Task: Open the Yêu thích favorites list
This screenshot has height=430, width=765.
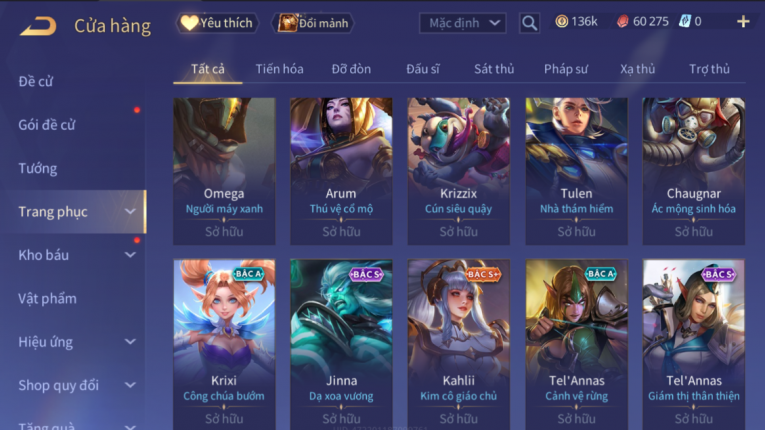Action: pos(216,22)
